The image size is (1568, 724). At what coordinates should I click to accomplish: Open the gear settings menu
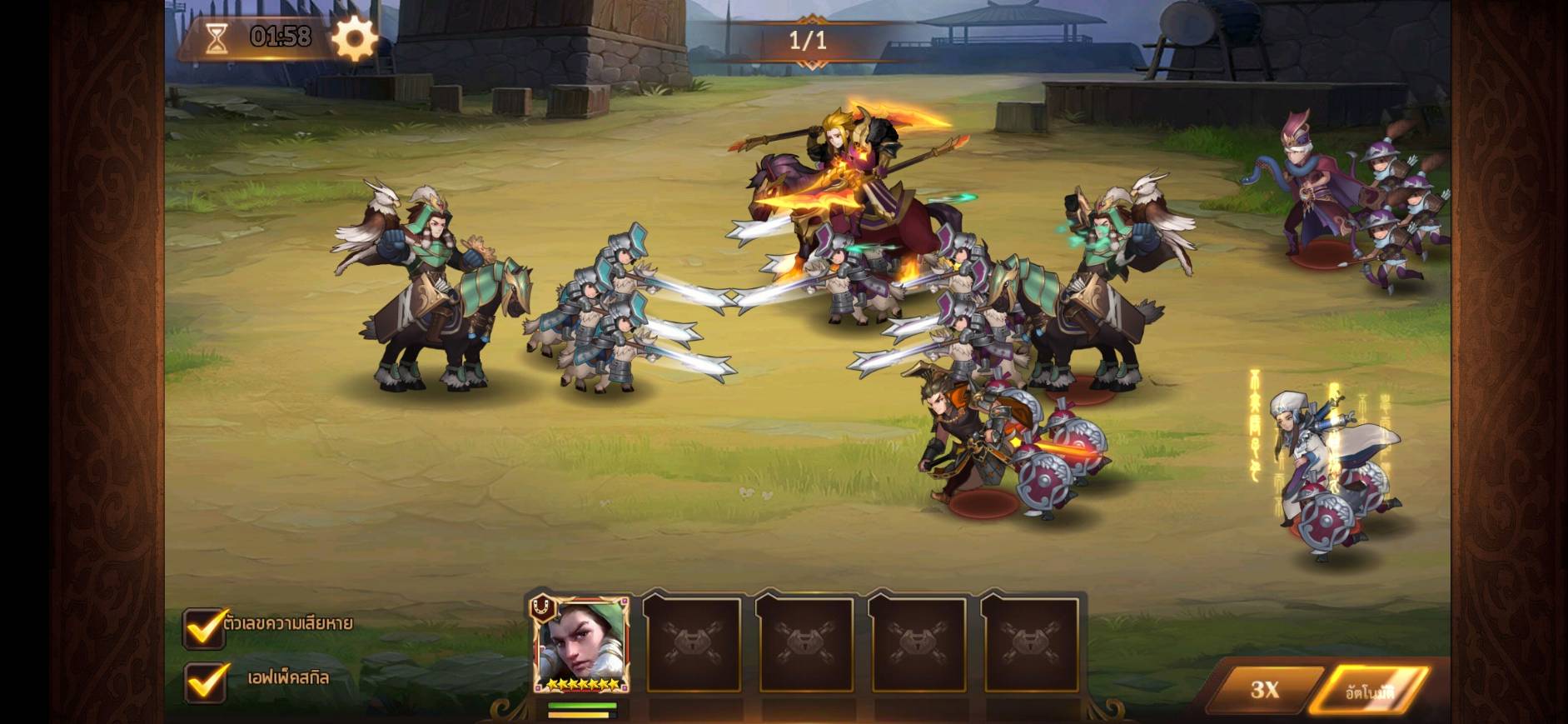pos(354,37)
